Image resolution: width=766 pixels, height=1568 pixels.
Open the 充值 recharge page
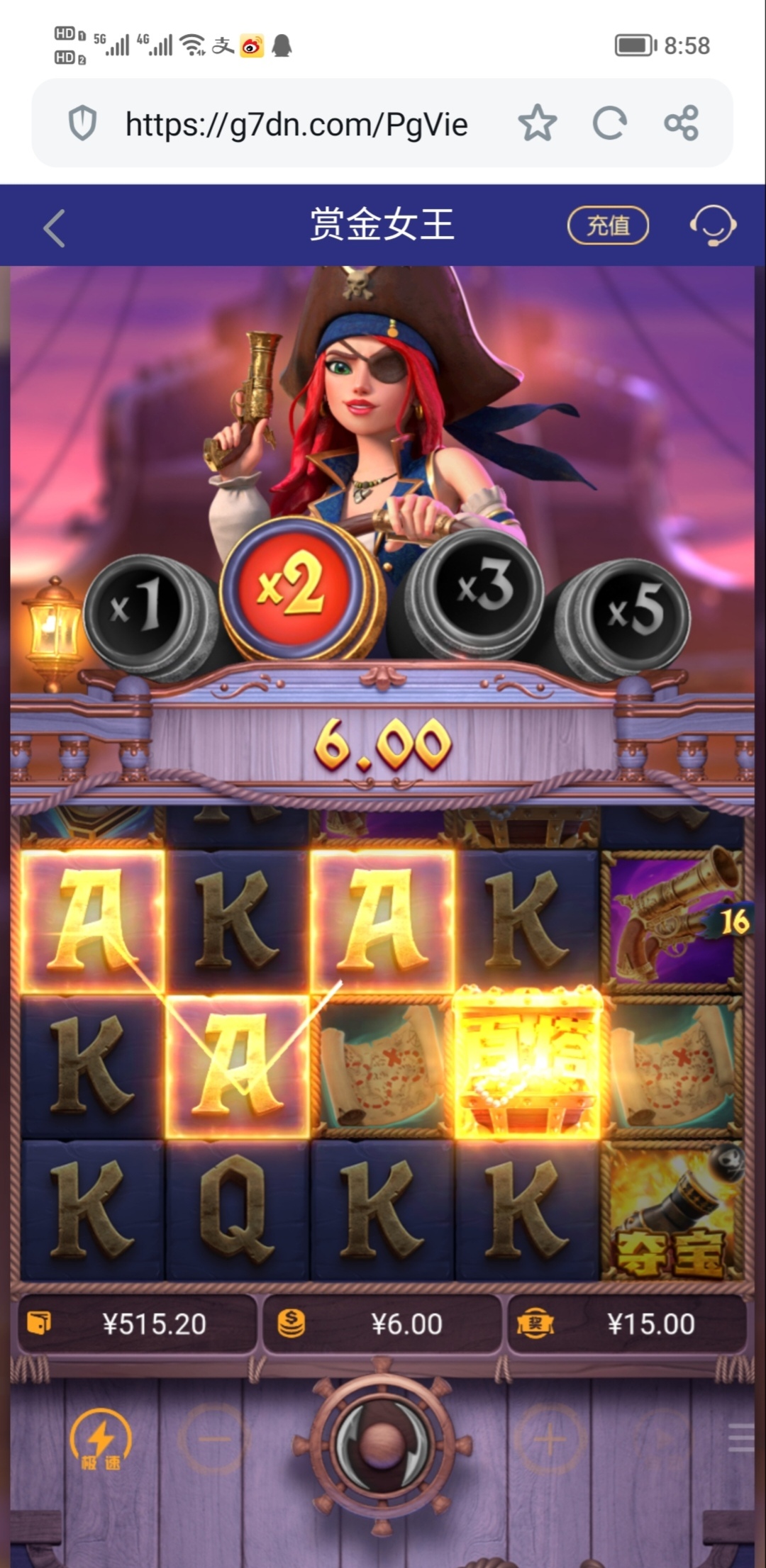(608, 225)
